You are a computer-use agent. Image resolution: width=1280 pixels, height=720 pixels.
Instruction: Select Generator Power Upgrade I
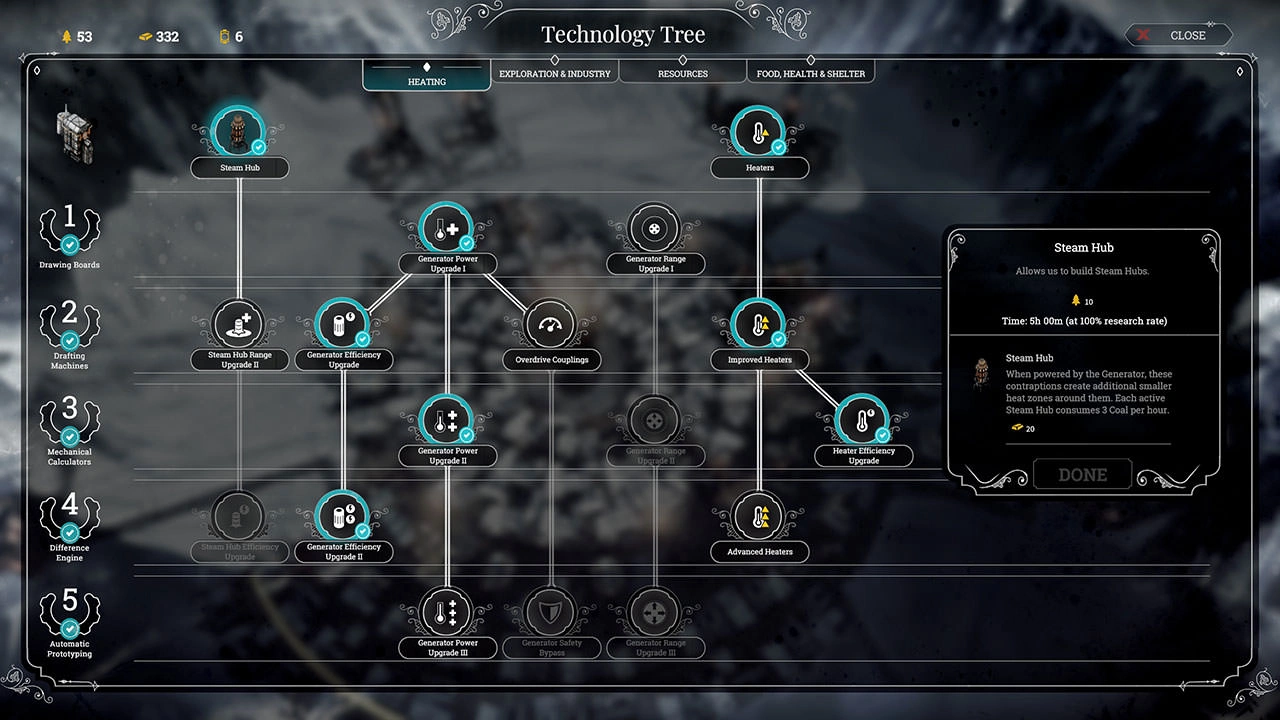[447, 230]
